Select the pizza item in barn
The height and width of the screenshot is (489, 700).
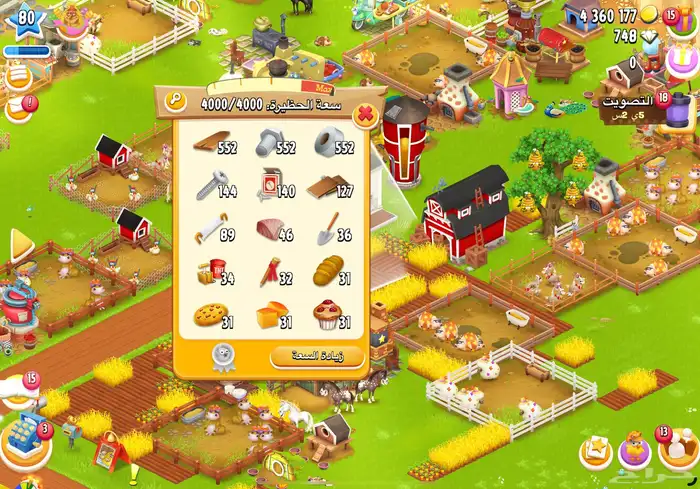click(209, 316)
